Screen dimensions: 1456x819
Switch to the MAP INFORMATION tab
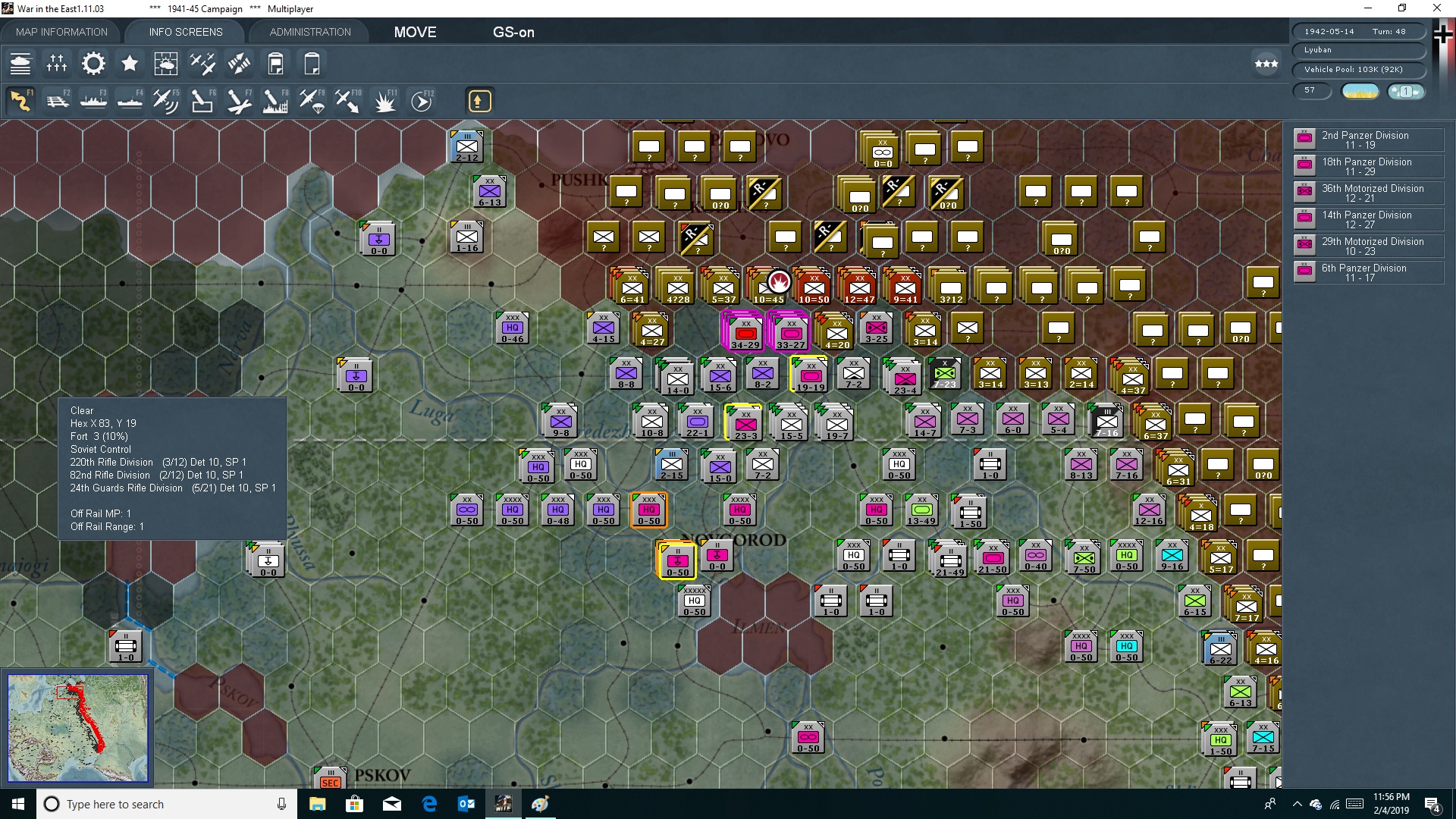tap(61, 32)
